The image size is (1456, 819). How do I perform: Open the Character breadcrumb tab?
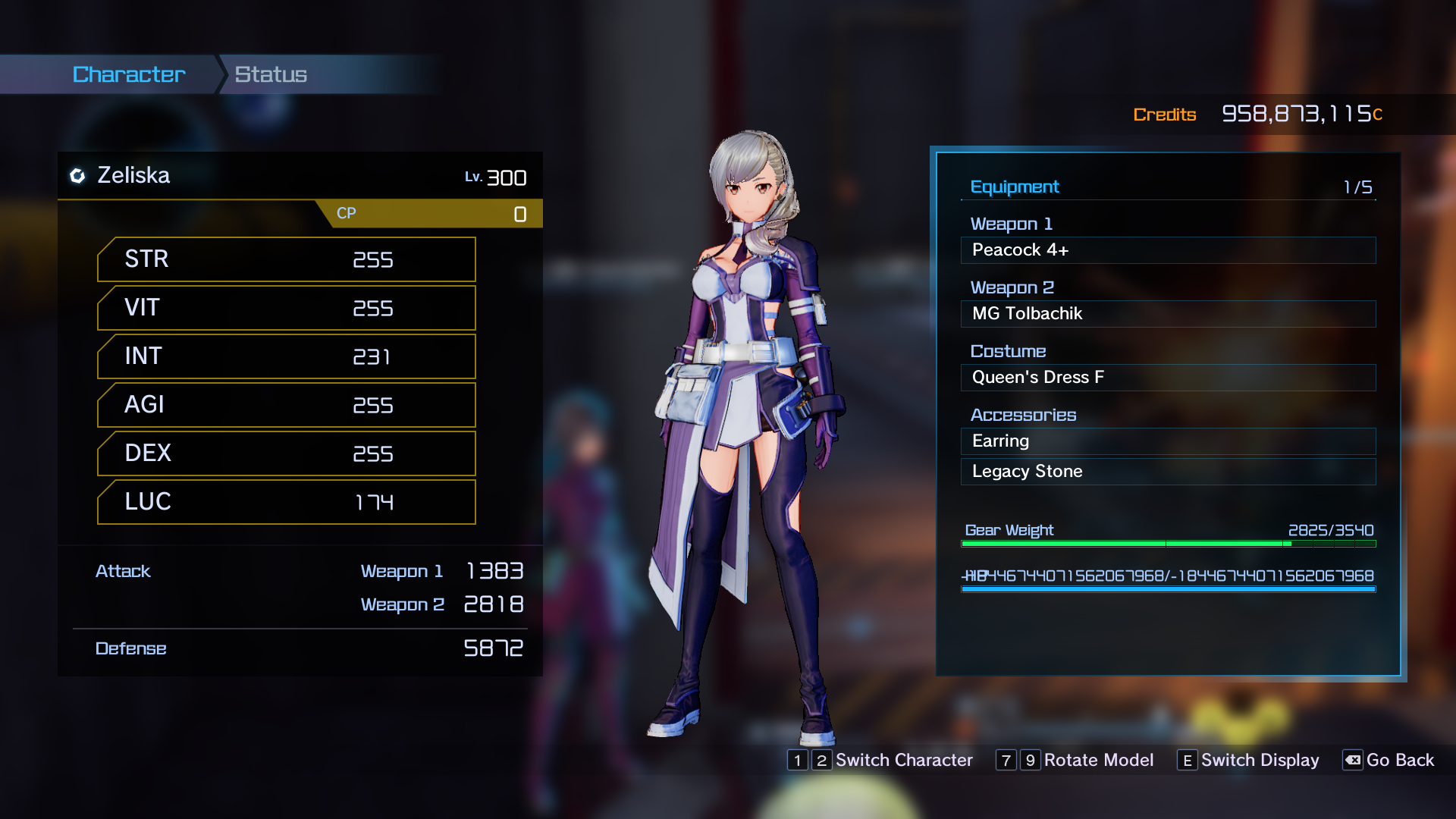coord(129,74)
